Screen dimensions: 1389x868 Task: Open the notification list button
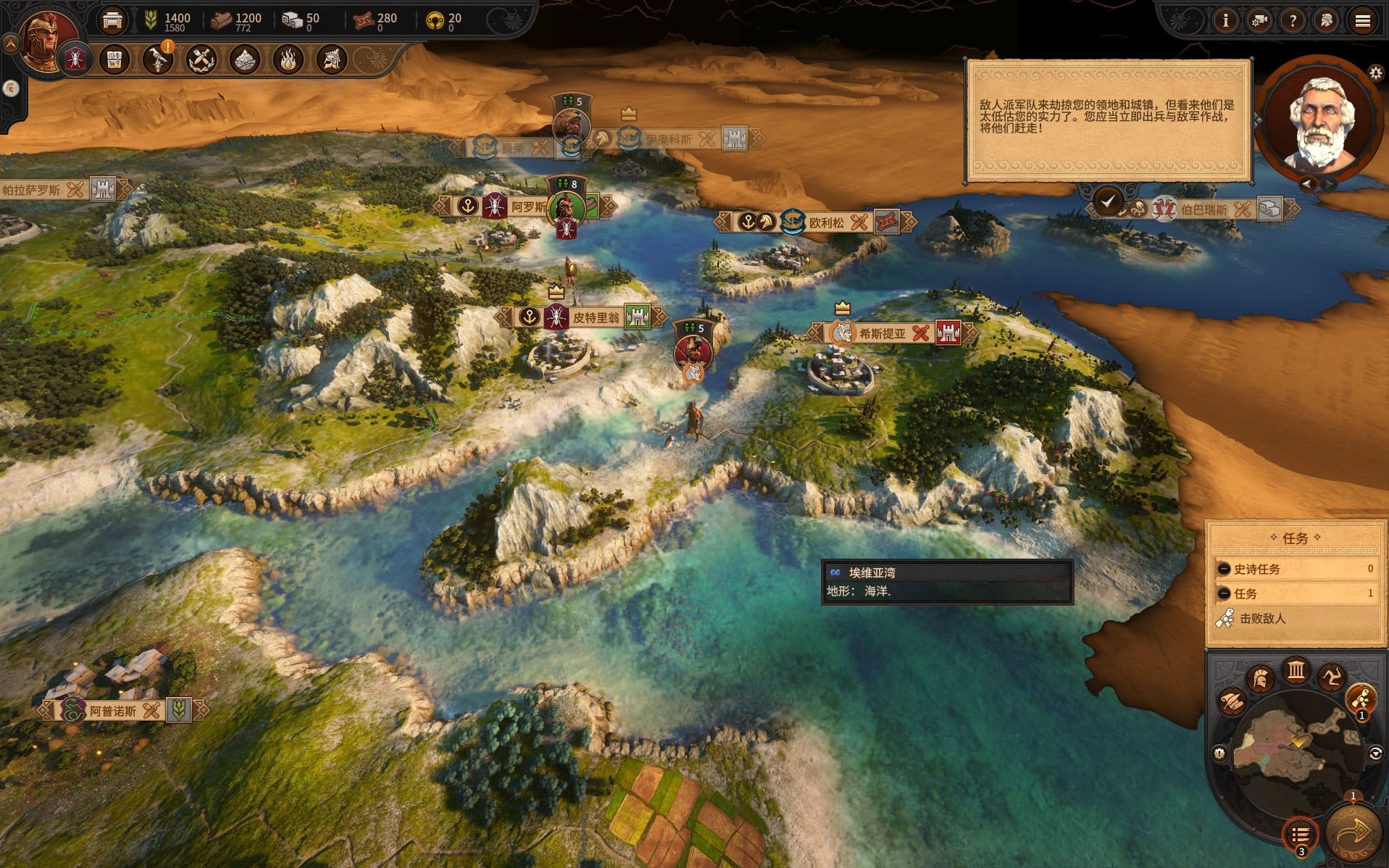coord(1300,835)
